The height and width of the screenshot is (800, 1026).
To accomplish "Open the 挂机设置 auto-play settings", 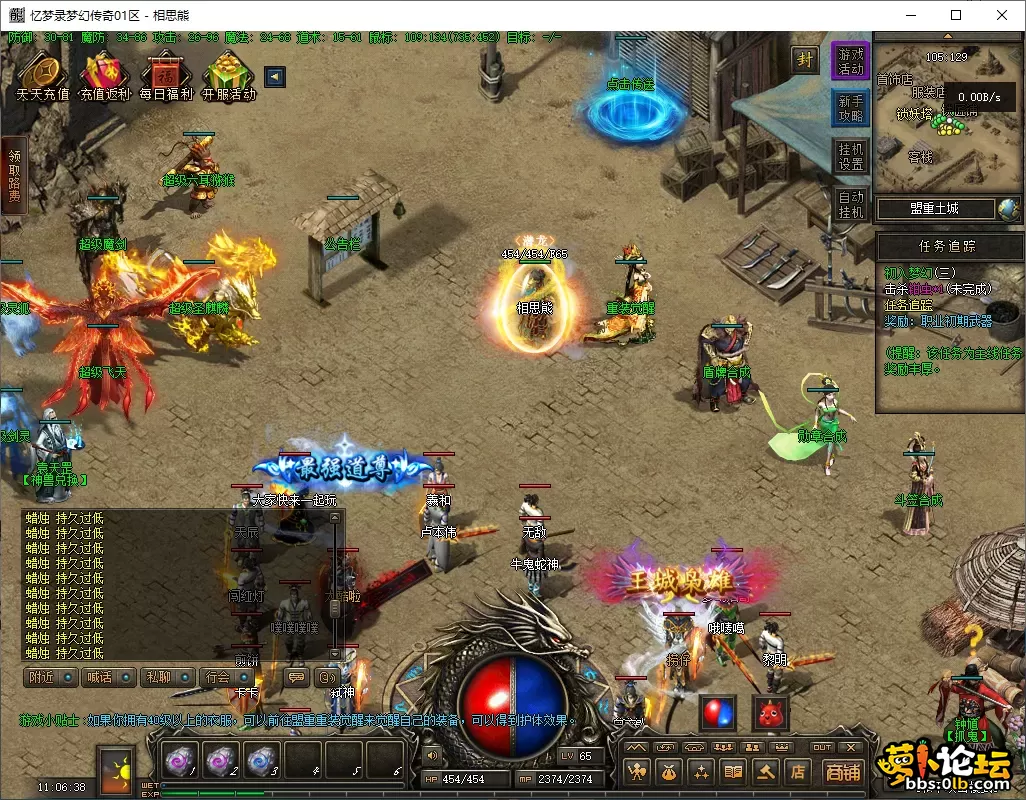I will point(850,156).
